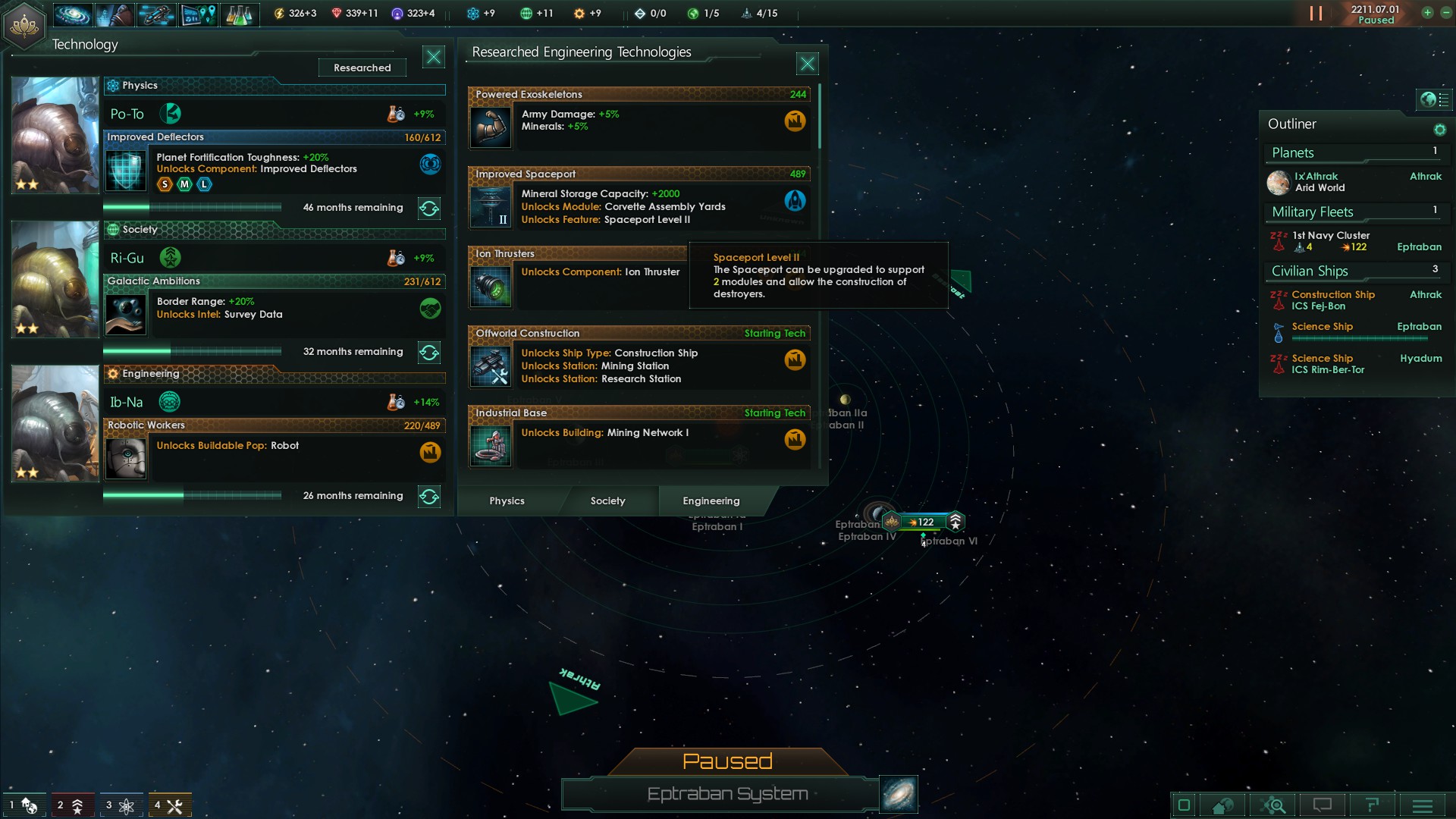Toggle the Researched technologies button
1456x819 pixels.
[x=362, y=67]
